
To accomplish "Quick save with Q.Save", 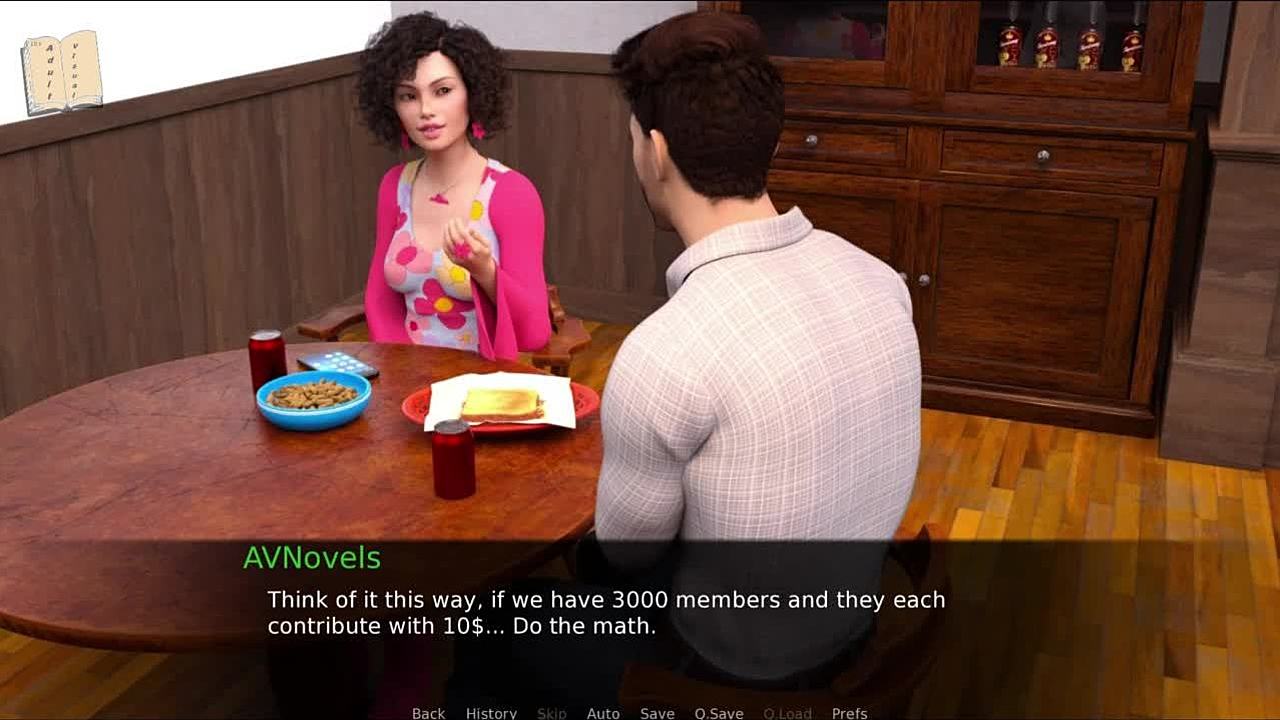I will 718,713.
